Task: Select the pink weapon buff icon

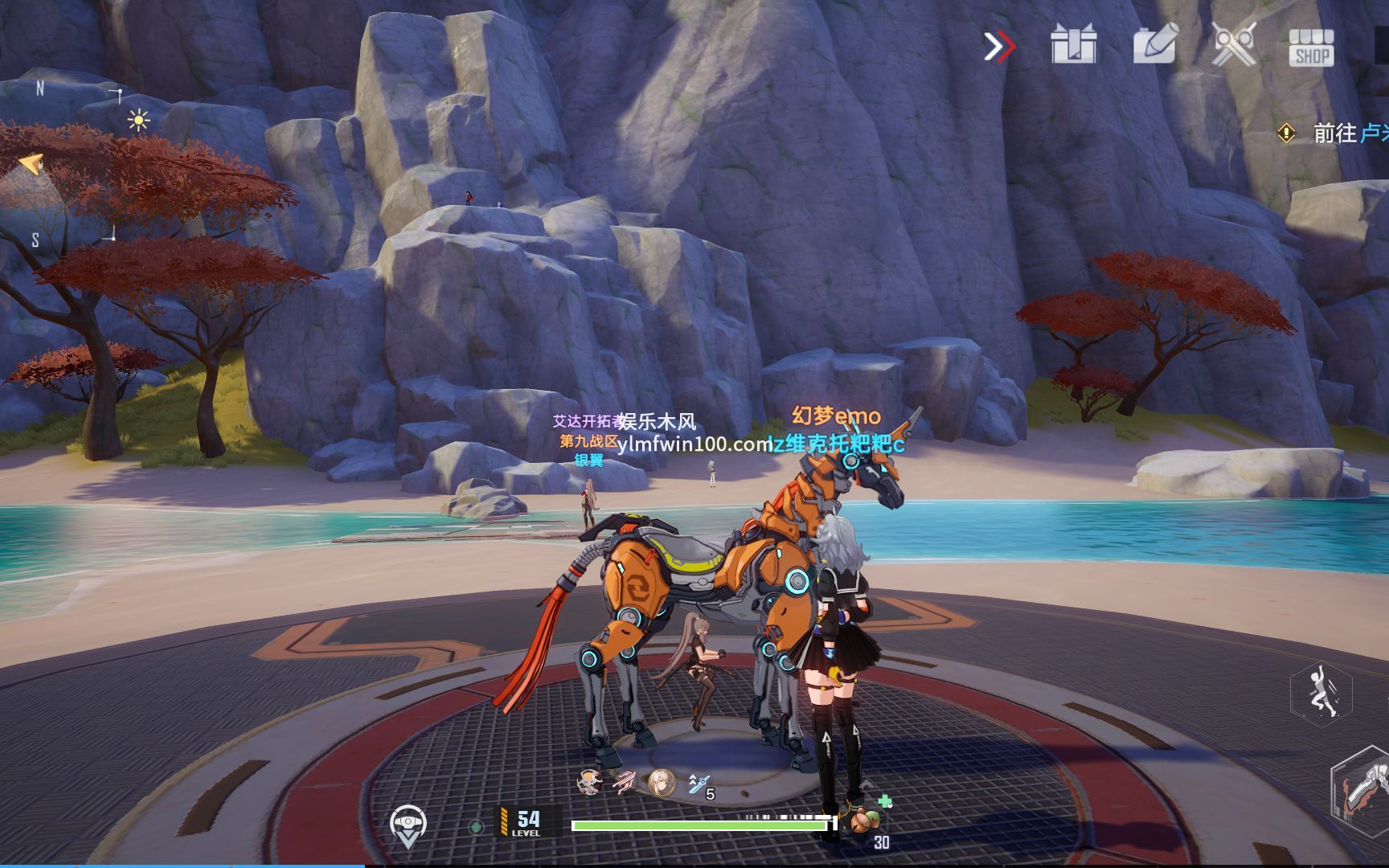Action: click(x=625, y=782)
